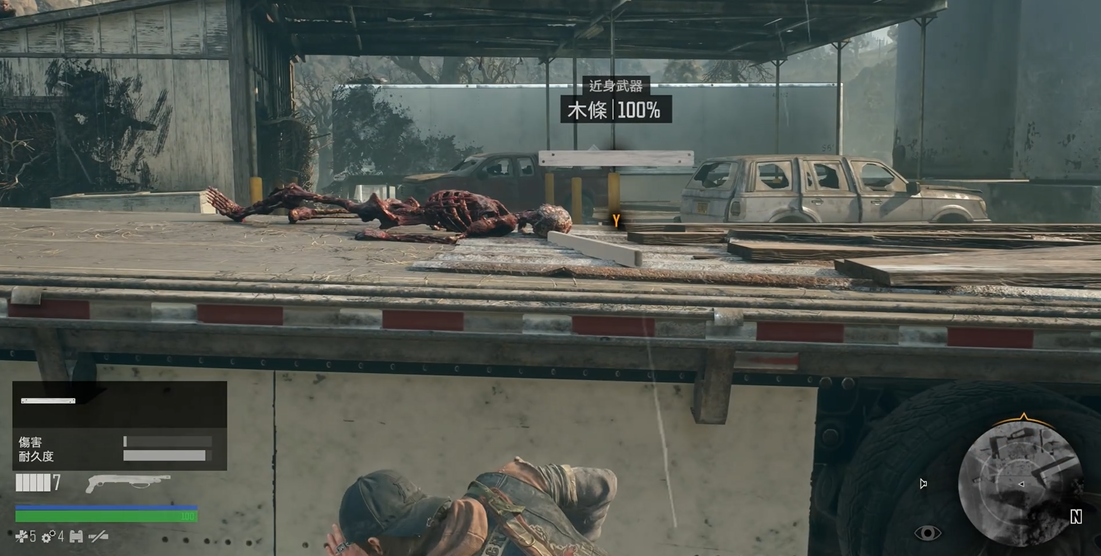Select the gear scrap count icon
The image size is (1101, 556).
[x=47, y=537]
